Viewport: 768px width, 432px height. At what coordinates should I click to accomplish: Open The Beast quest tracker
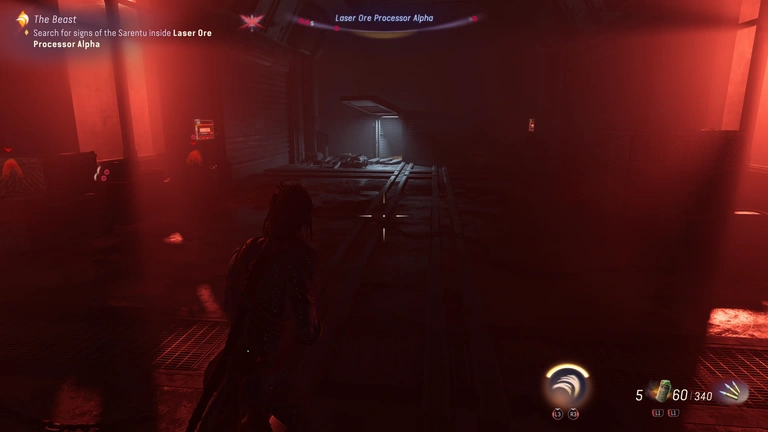56,18
